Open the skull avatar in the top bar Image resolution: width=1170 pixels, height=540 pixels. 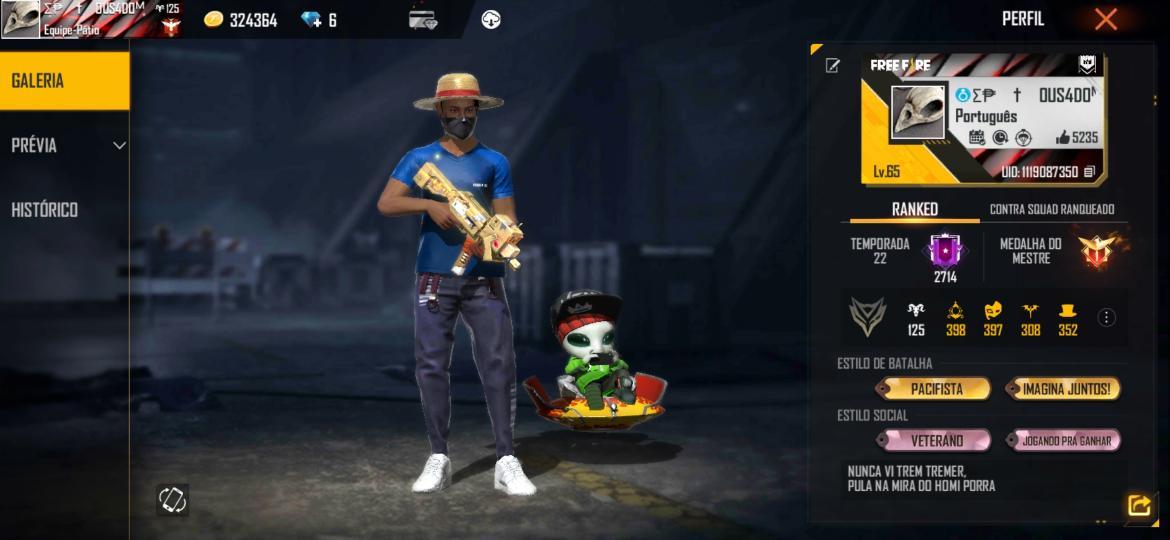click(x=20, y=19)
